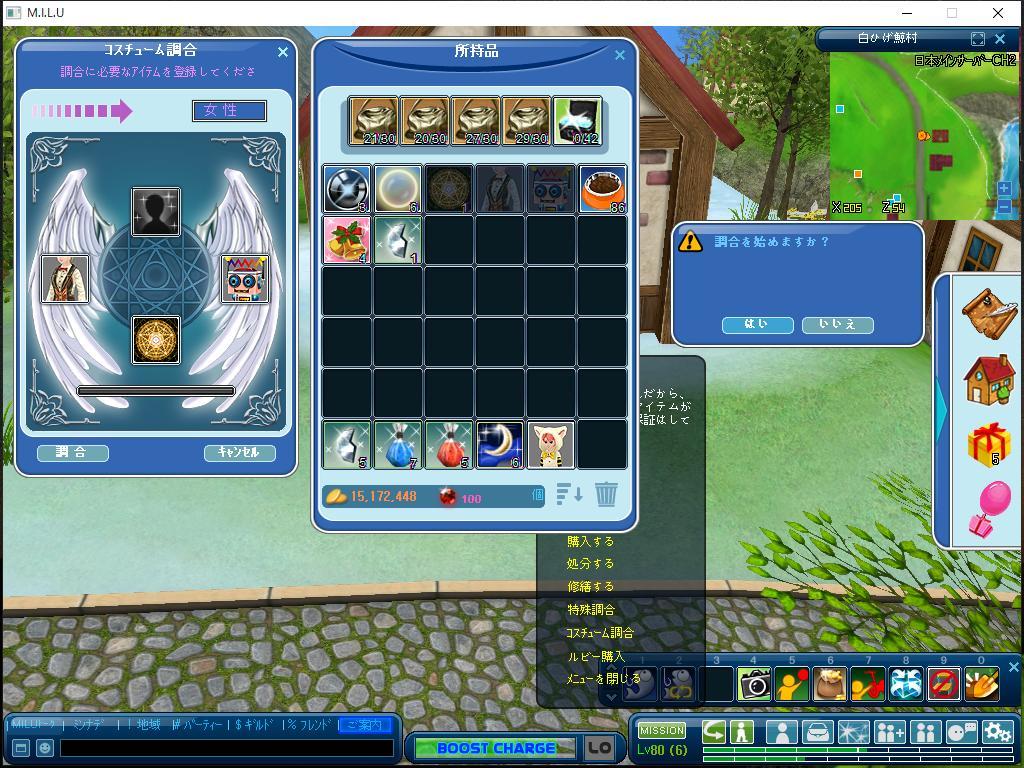
Task: Select ルビー購入 in the shop menu
Action: click(x=595, y=657)
